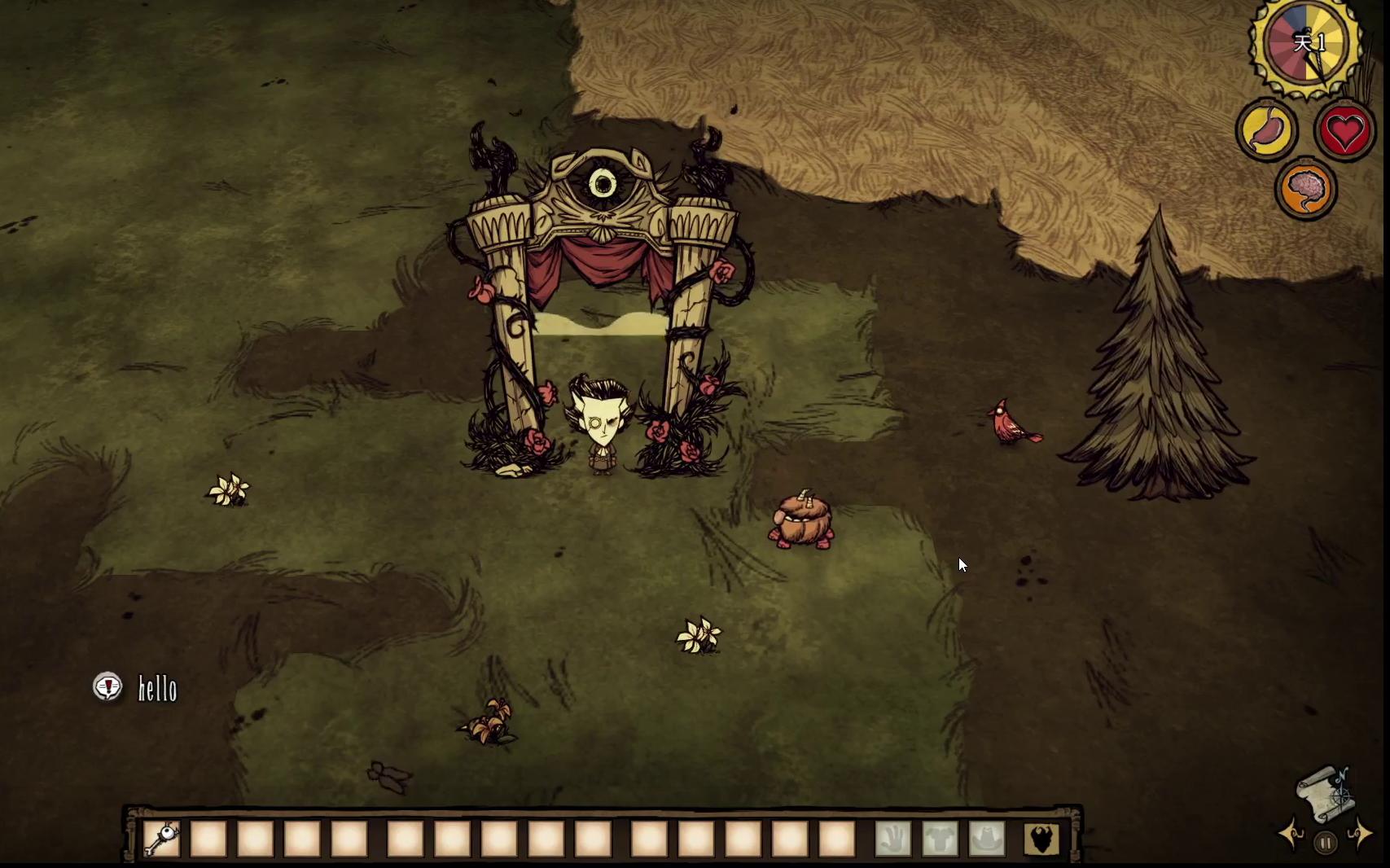This screenshot has height=868, width=1390.
Task: Click the stomach hunger meter
Action: coord(1267,130)
